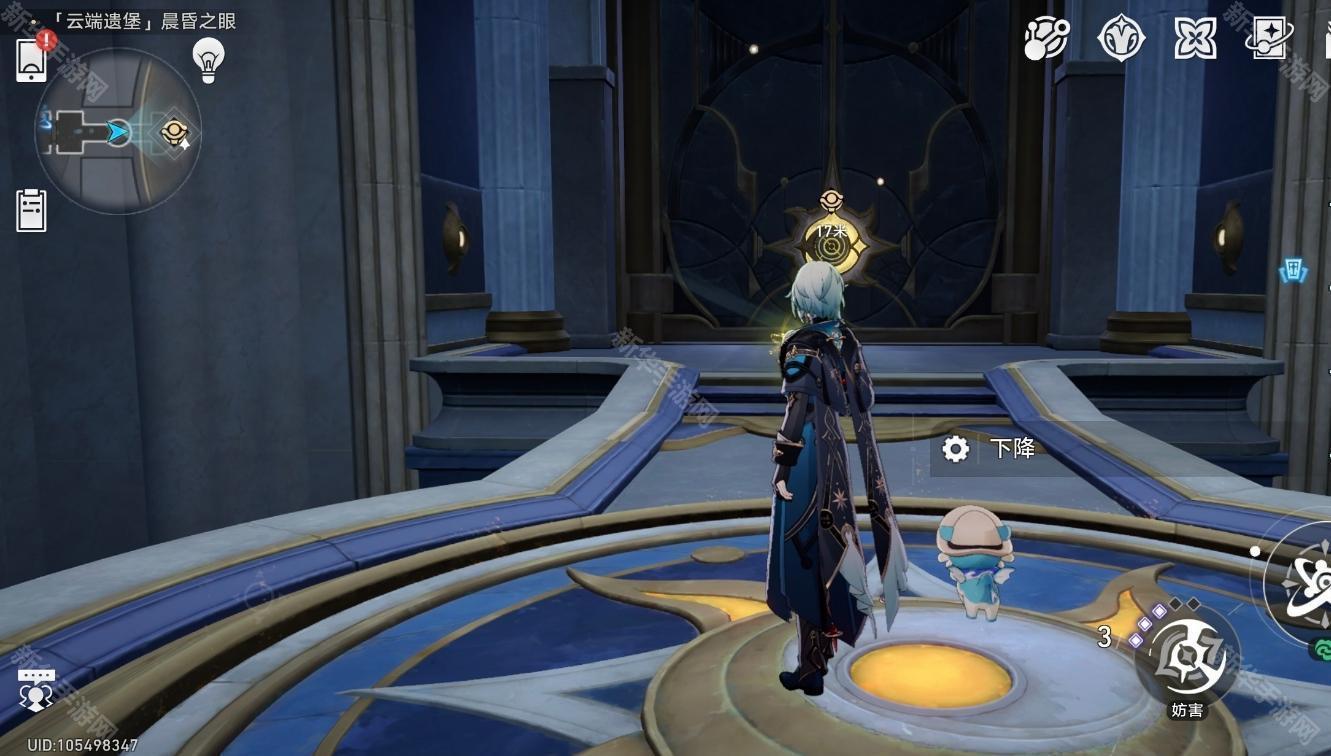This screenshot has width=1331, height=756.
Task: Open the connected-nodes icon in top bar
Action: pos(1046,39)
